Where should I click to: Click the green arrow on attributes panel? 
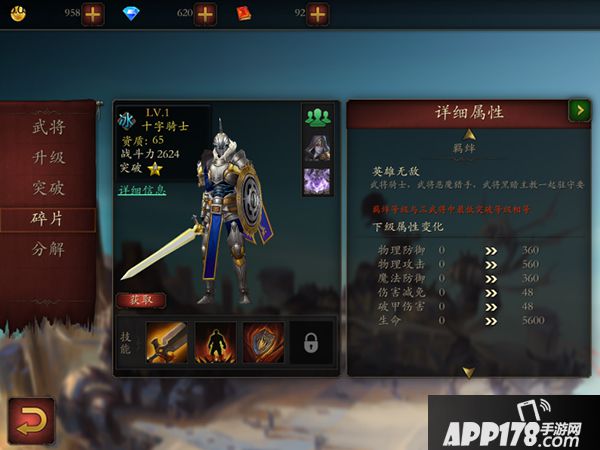[x=578, y=111]
